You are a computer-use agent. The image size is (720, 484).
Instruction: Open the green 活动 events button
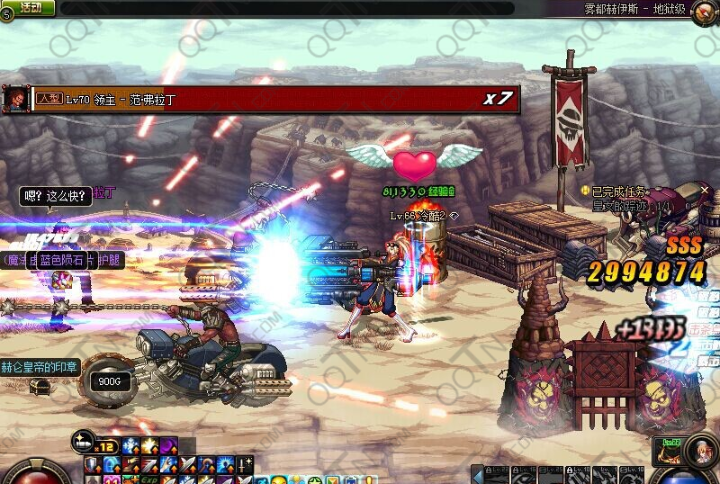[x=32, y=8]
